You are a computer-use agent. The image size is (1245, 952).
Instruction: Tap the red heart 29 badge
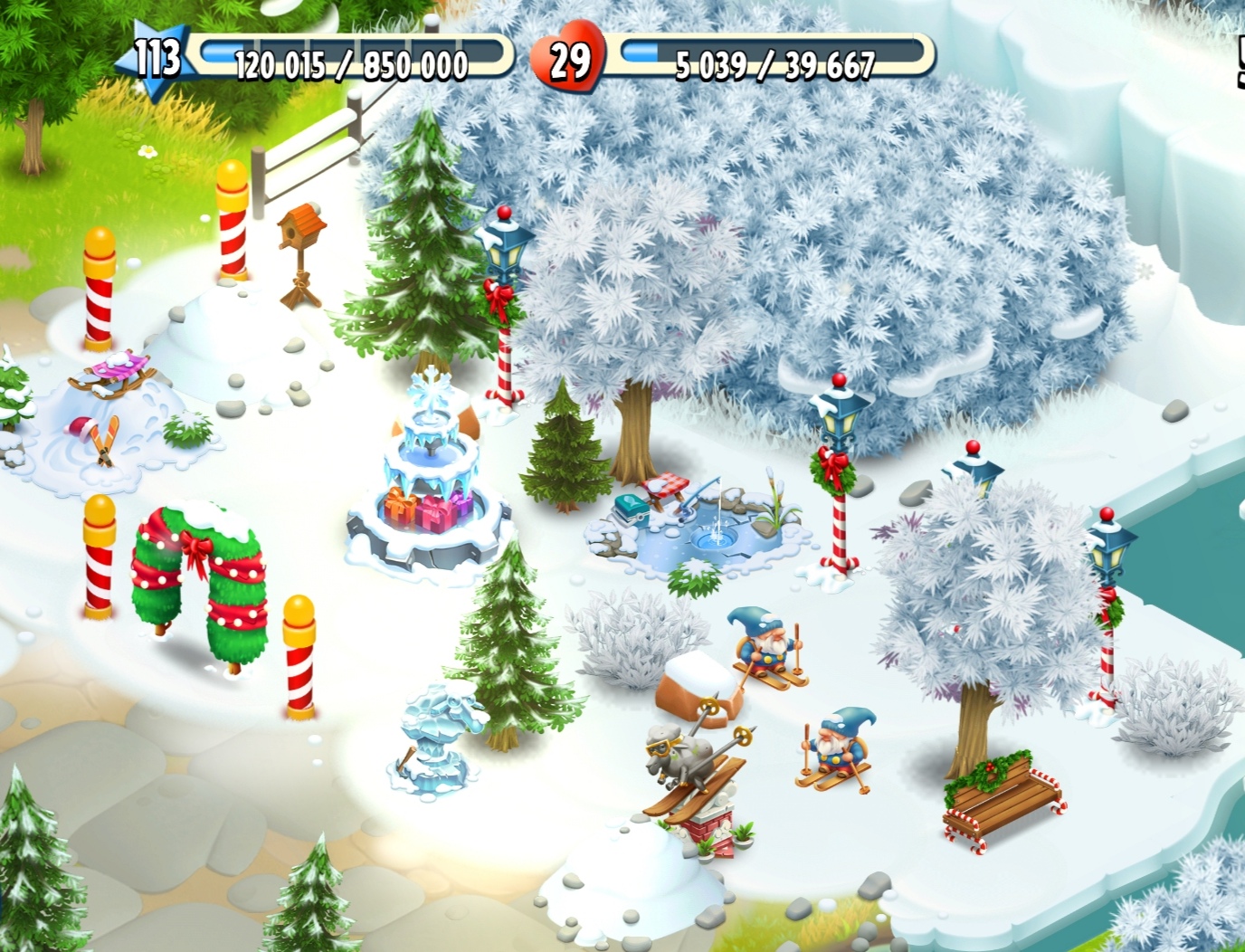coord(568,60)
